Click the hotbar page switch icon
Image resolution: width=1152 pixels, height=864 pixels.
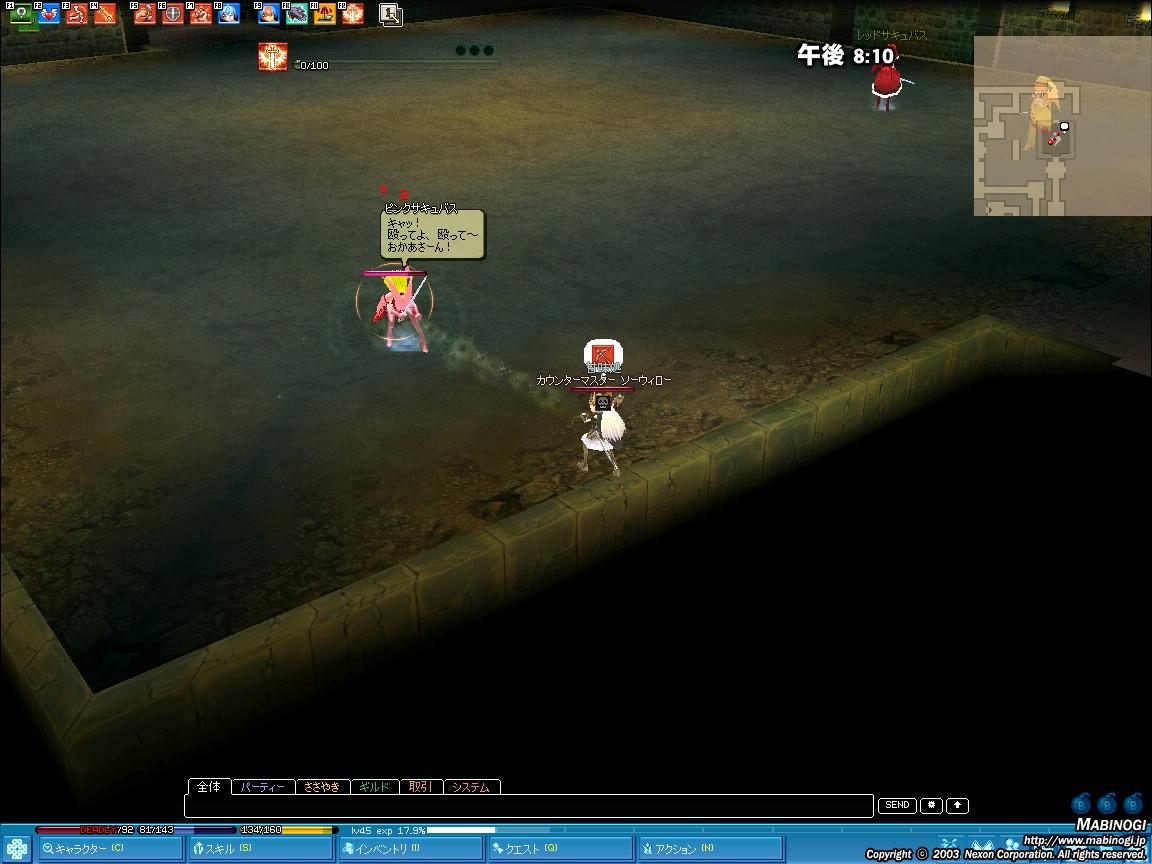tap(391, 15)
